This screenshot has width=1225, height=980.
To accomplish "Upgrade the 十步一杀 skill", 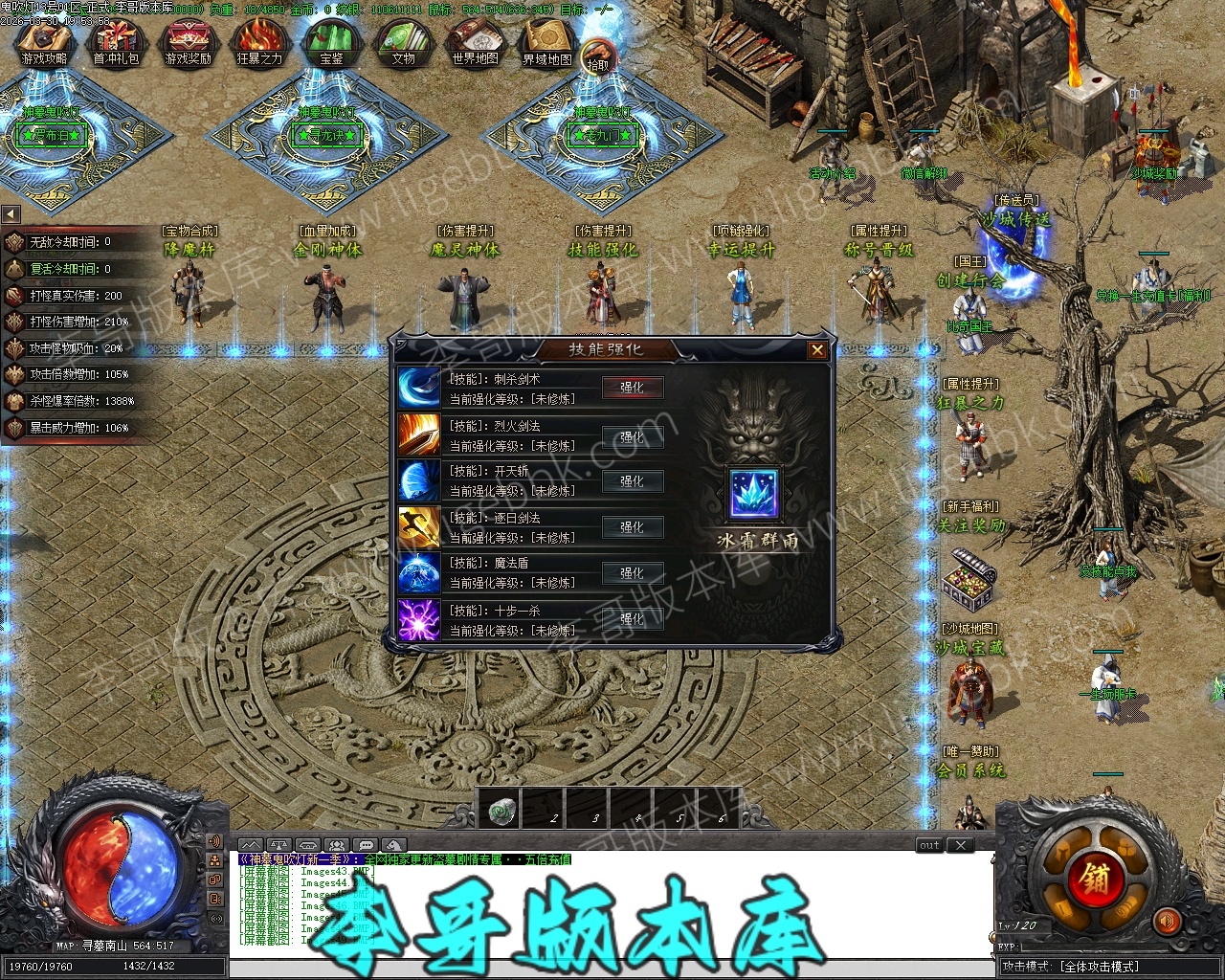I will point(632,619).
